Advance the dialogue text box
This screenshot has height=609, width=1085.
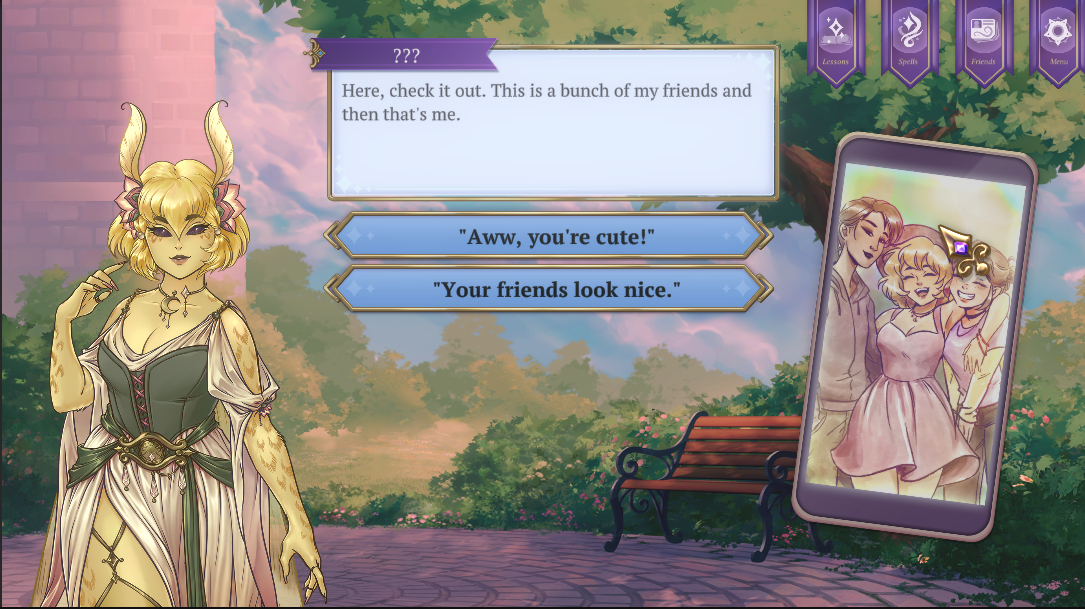[552, 135]
